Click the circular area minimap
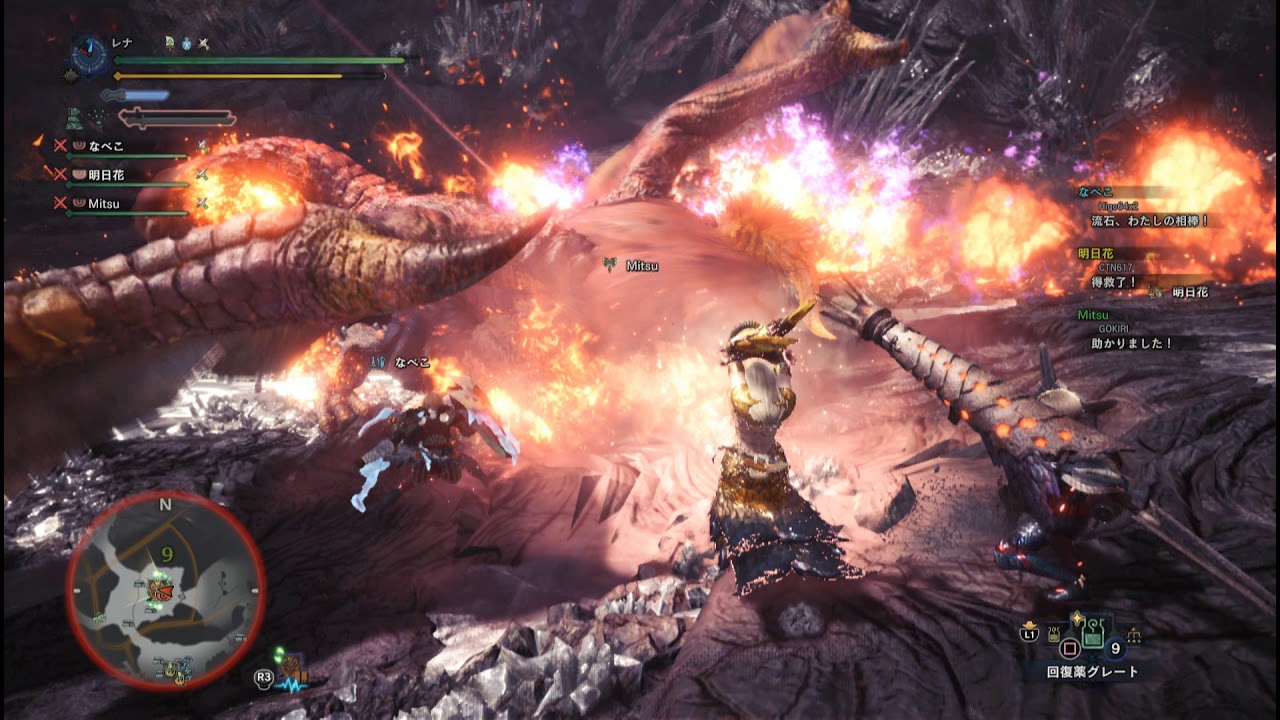The image size is (1280, 720). 166,589
